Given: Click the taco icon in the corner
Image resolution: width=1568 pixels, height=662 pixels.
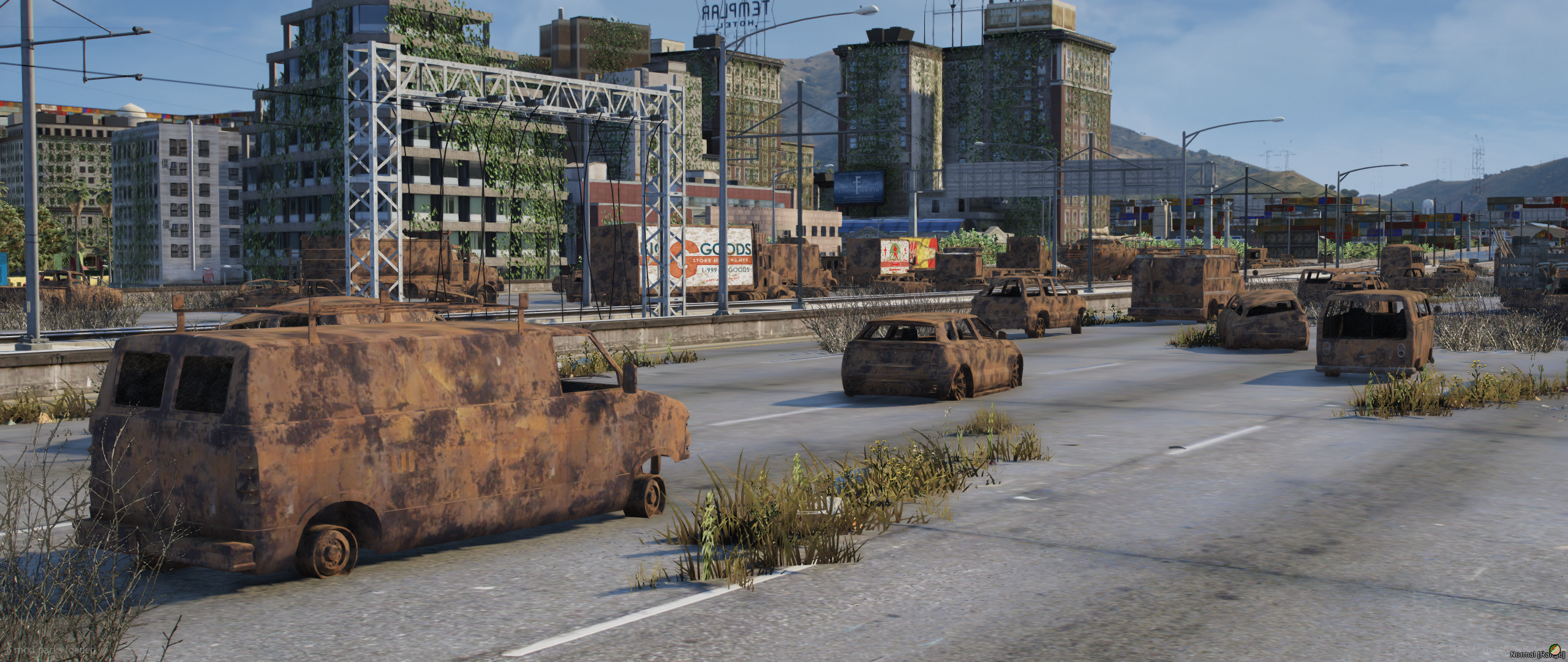Looking at the screenshot, I should (x=1554, y=650).
